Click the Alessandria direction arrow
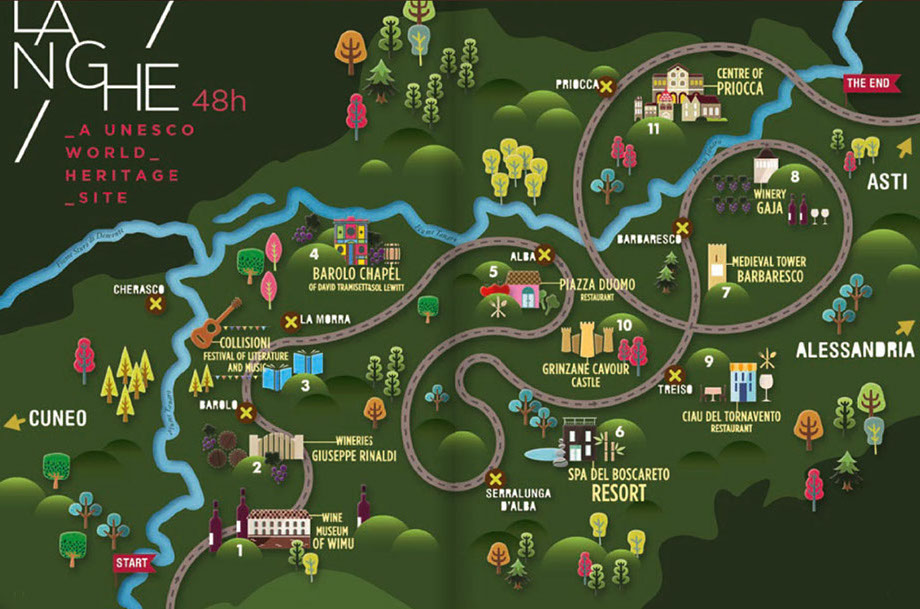This screenshot has width=920, height=609. pos(905,327)
